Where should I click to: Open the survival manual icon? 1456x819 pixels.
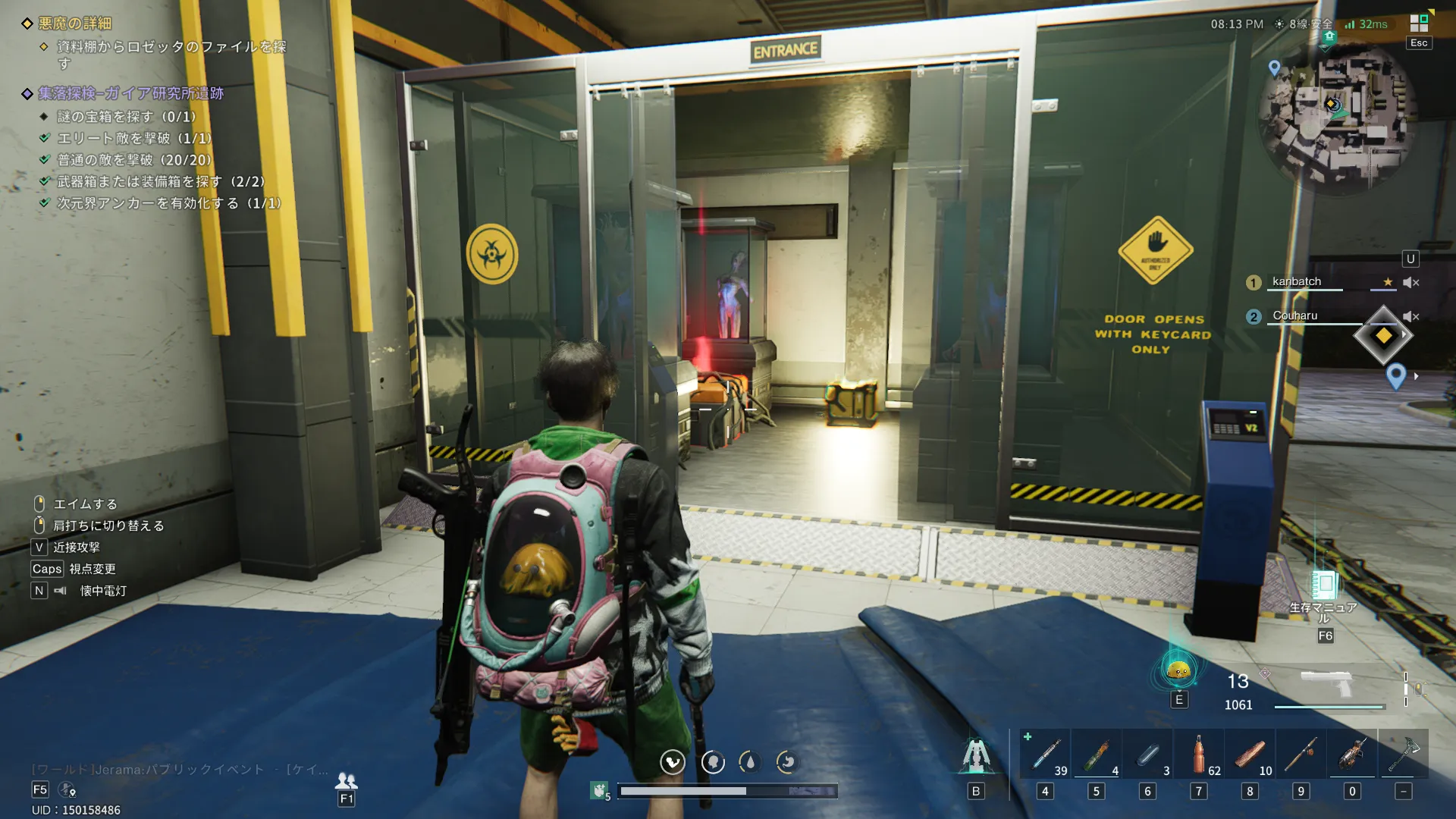pyautogui.click(x=1325, y=584)
